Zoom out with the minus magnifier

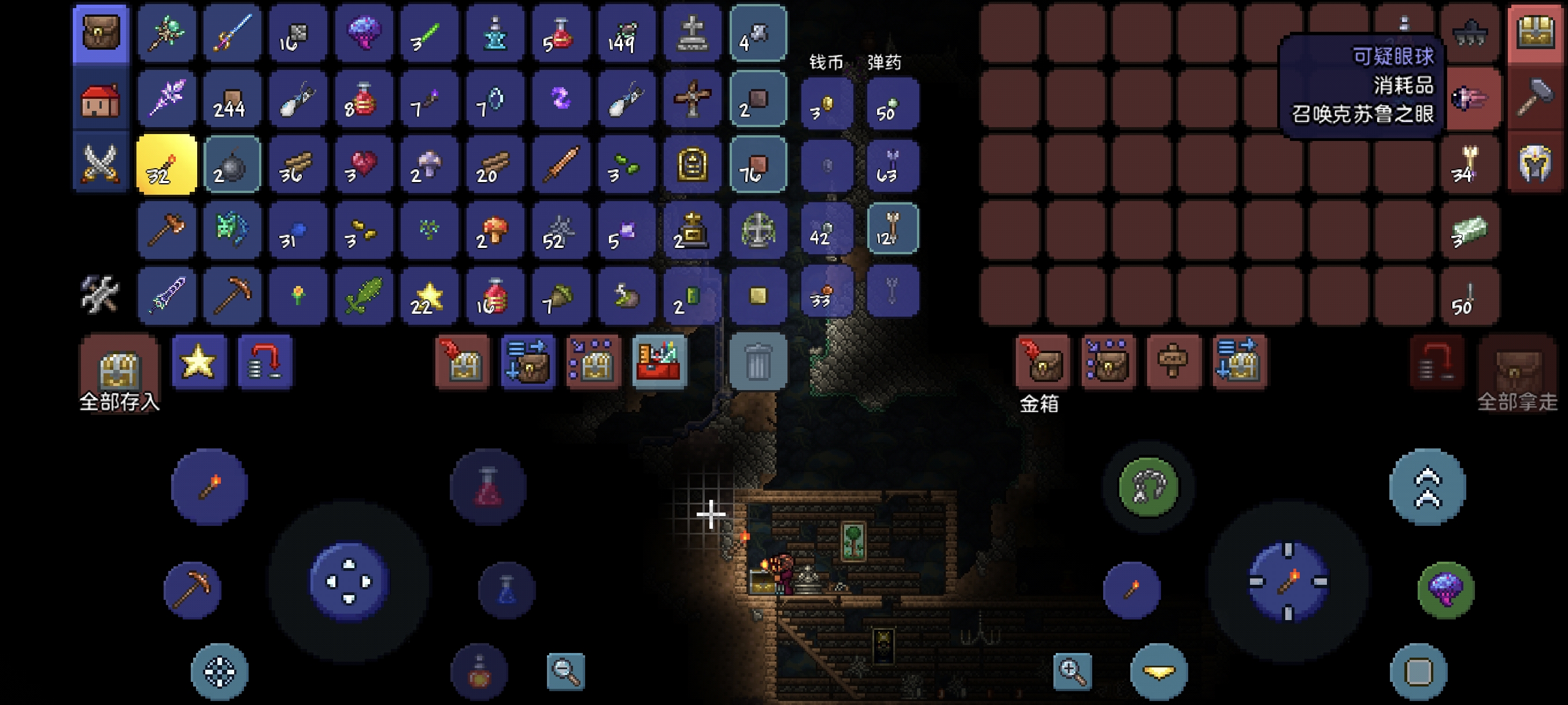pyautogui.click(x=565, y=671)
